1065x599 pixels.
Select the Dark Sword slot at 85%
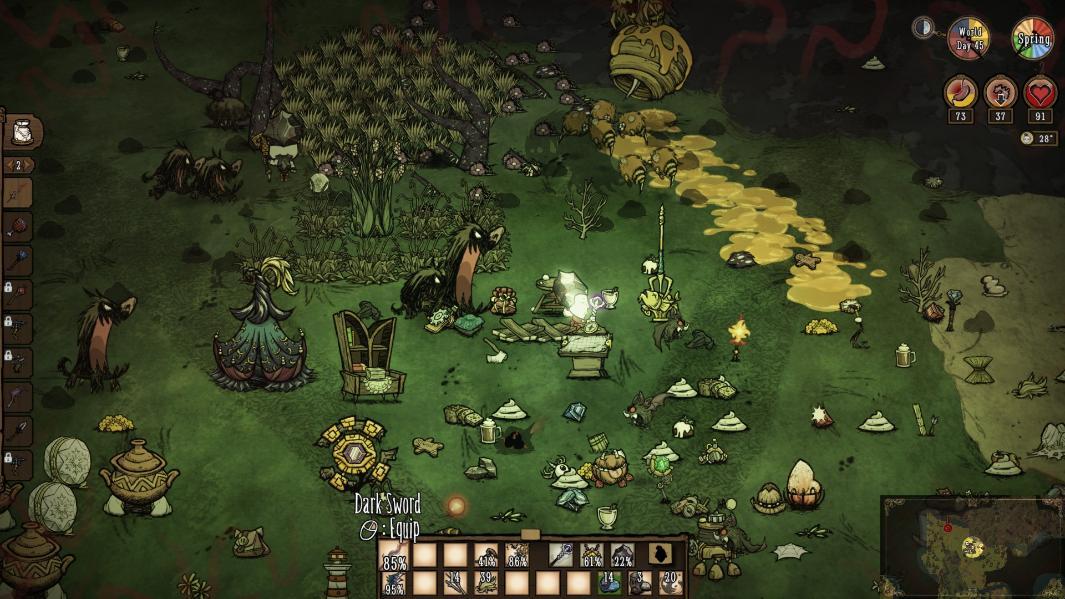click(x=396, y=554)
